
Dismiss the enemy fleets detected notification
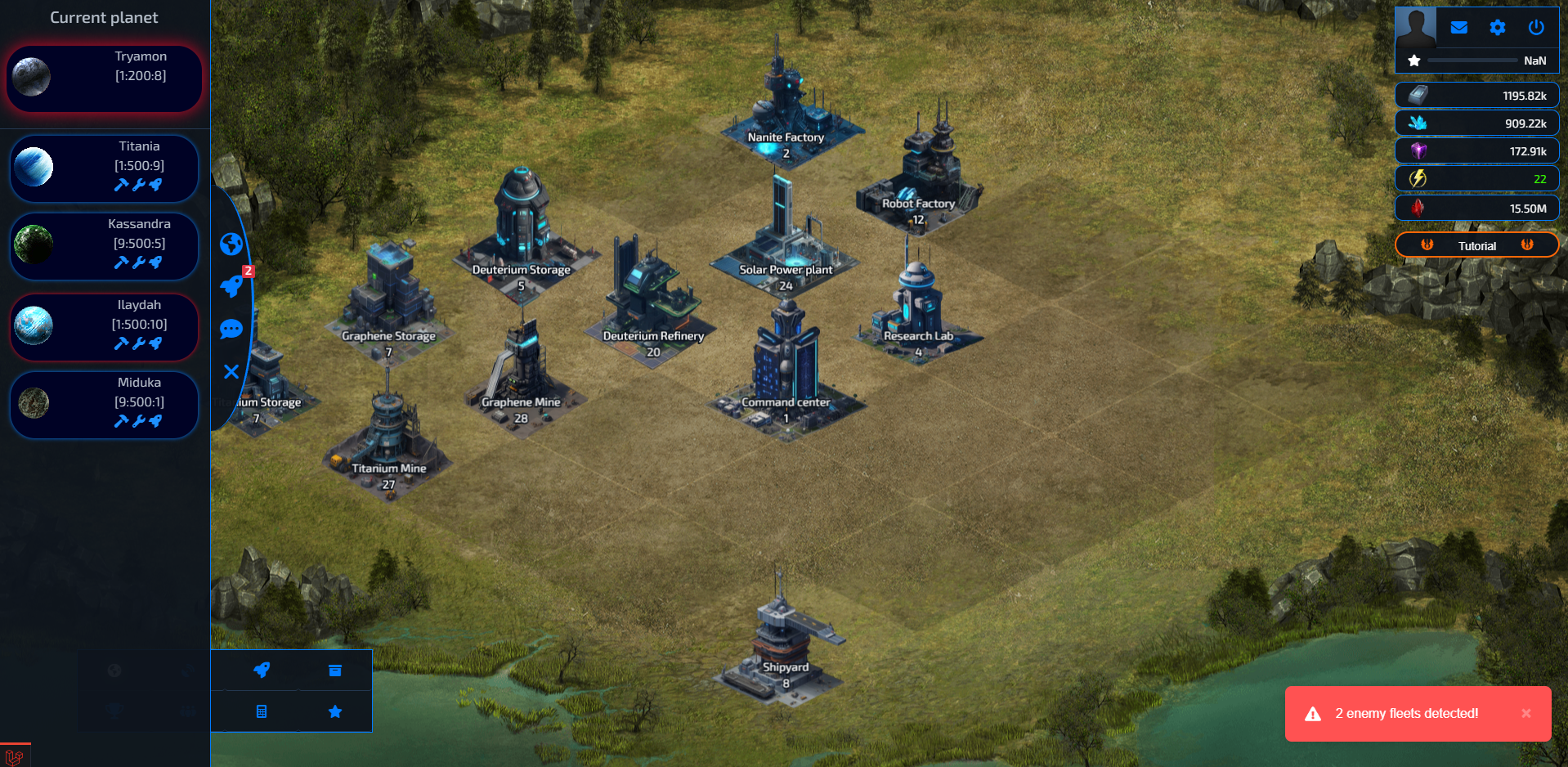pos(1525,713)
